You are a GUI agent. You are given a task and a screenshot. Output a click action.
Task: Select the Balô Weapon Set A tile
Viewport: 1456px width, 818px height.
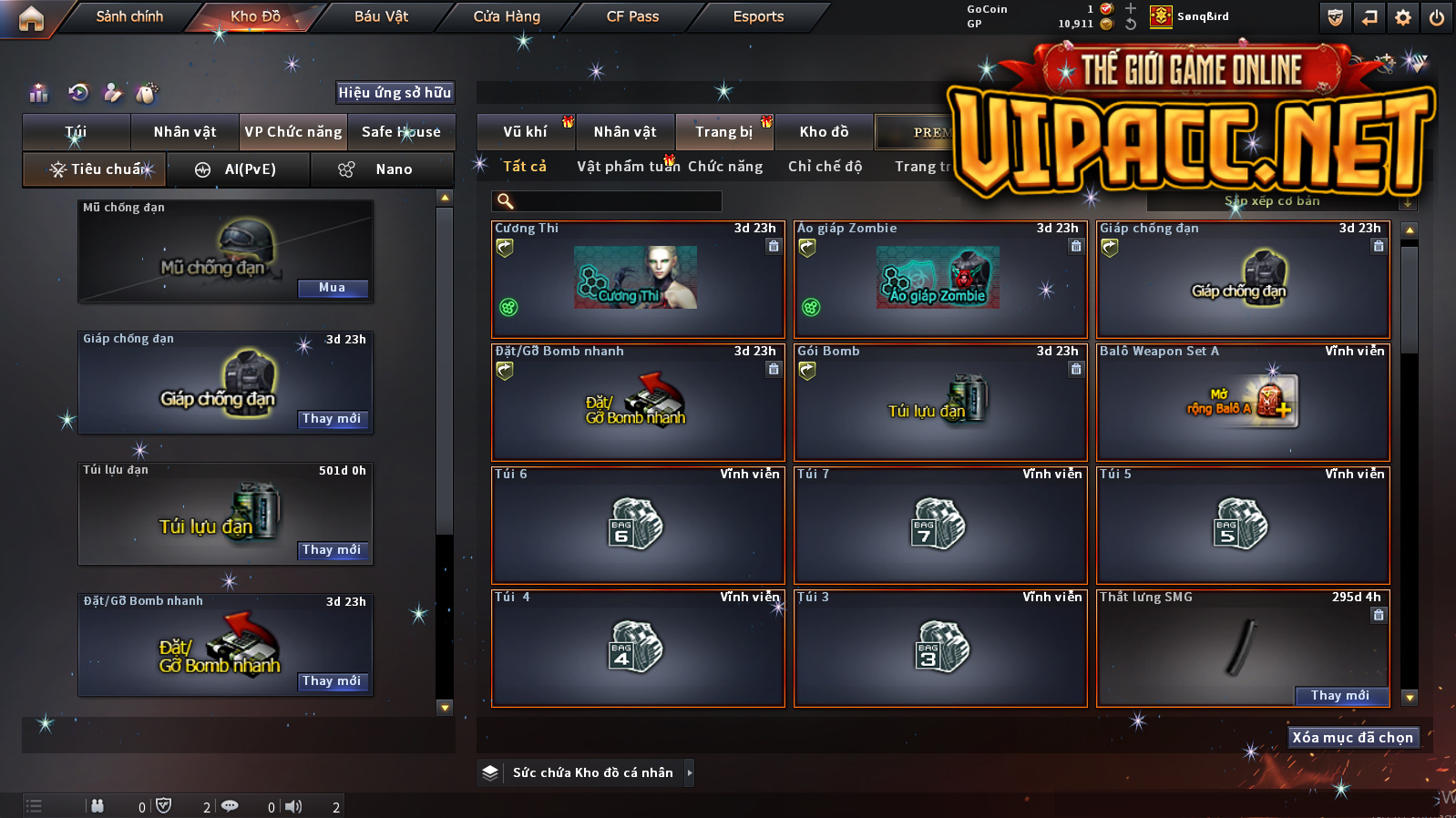point(1243,402)
